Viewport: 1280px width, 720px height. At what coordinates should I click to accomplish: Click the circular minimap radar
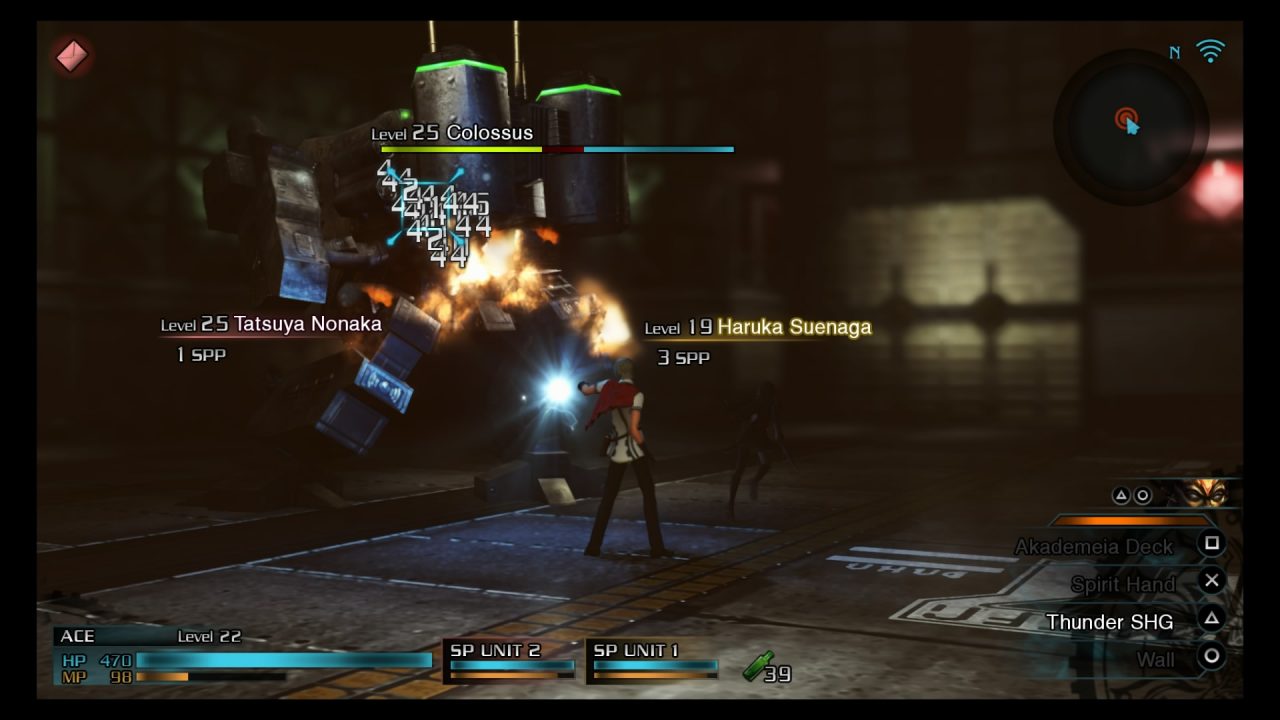tap(1130, 126)
